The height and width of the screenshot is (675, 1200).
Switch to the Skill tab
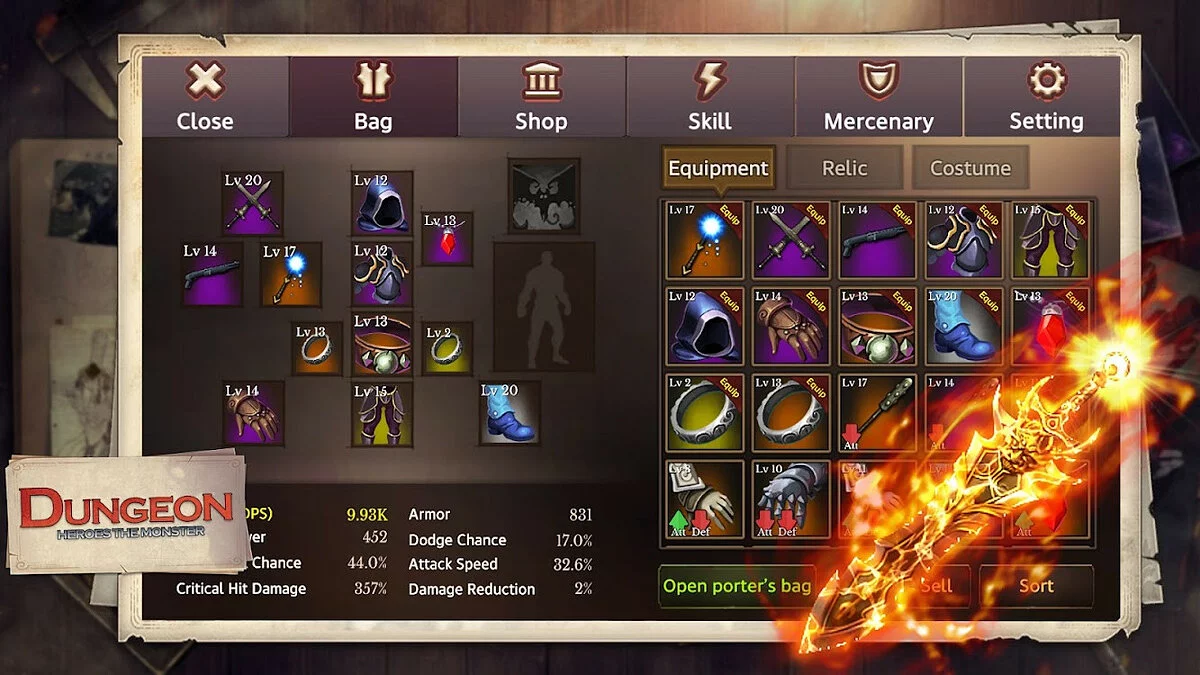click(x=710, y=97)
